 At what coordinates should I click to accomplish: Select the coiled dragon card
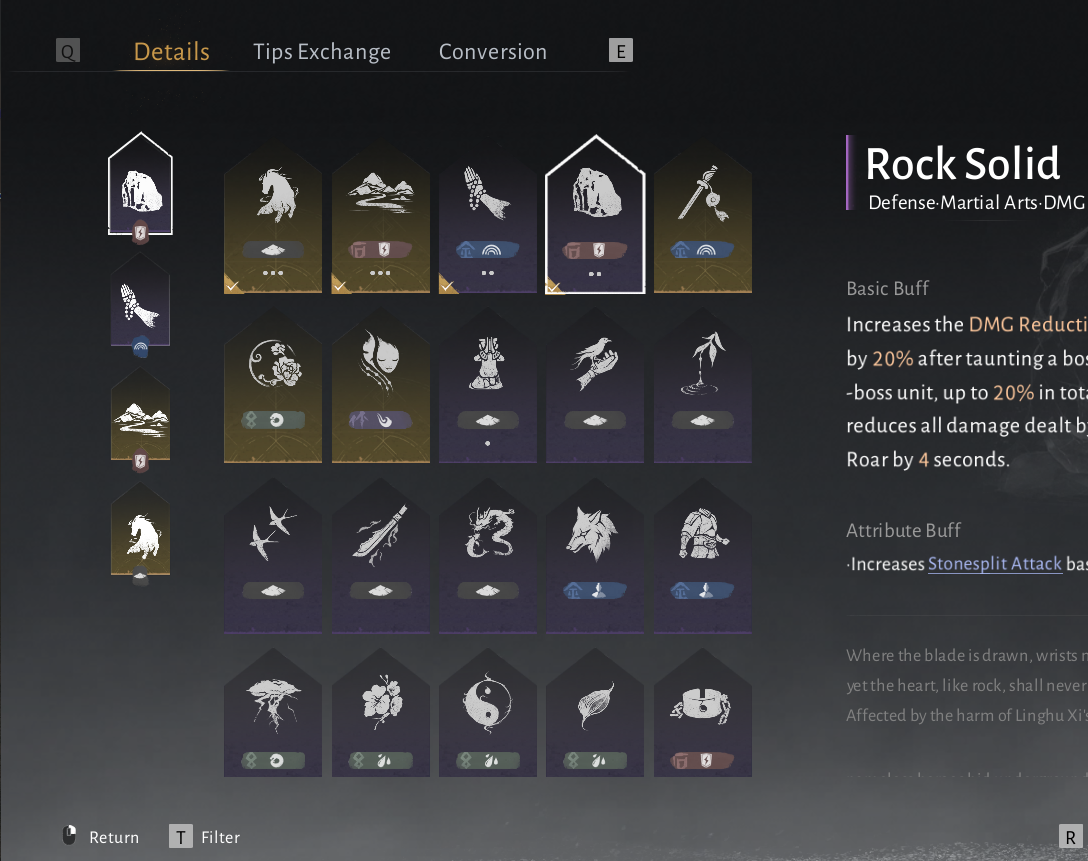coord(488,555)
